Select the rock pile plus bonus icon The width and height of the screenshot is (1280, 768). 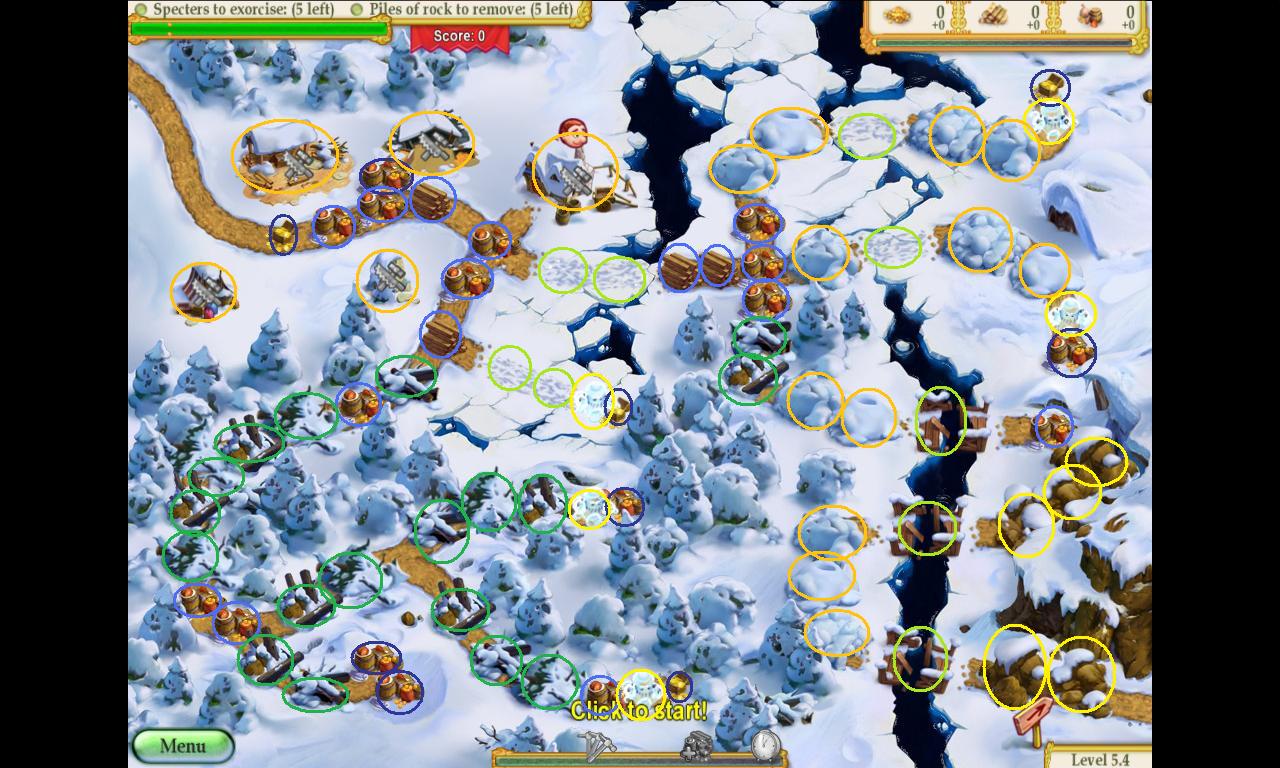pos(696,746)
